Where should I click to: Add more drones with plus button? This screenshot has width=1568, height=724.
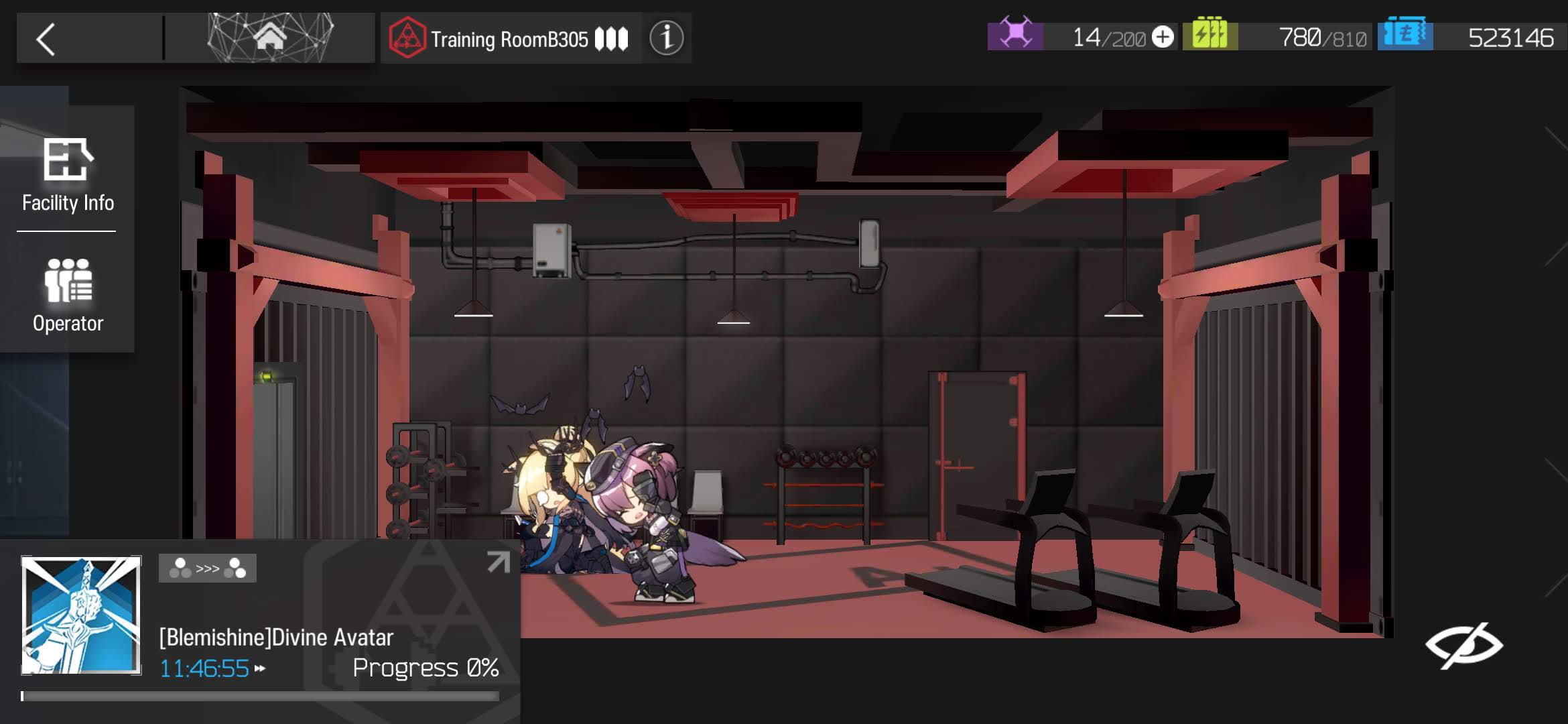pos(1163,37)
